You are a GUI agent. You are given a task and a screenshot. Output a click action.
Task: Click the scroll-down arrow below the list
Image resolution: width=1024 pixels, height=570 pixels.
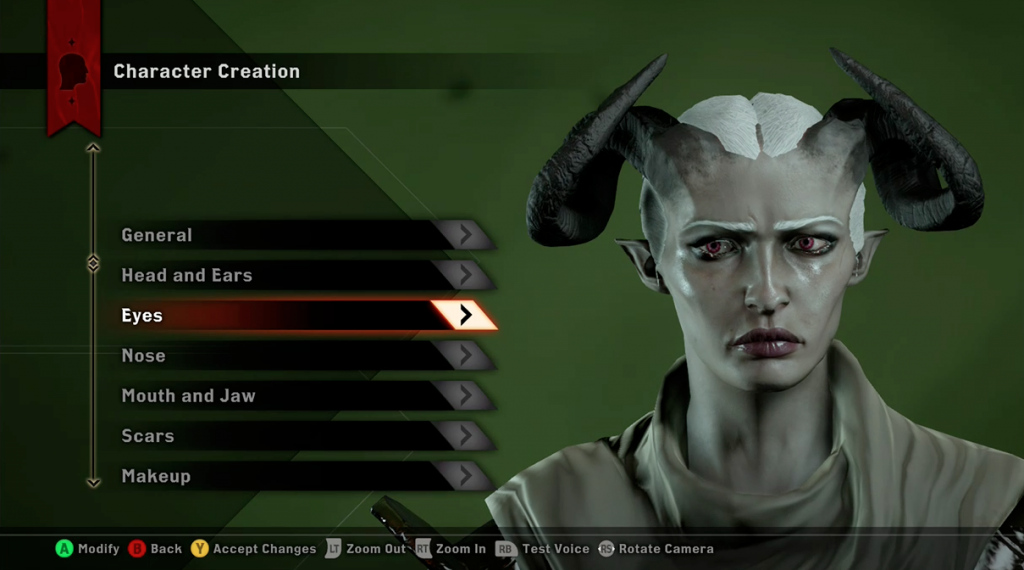tap(93, 482)
